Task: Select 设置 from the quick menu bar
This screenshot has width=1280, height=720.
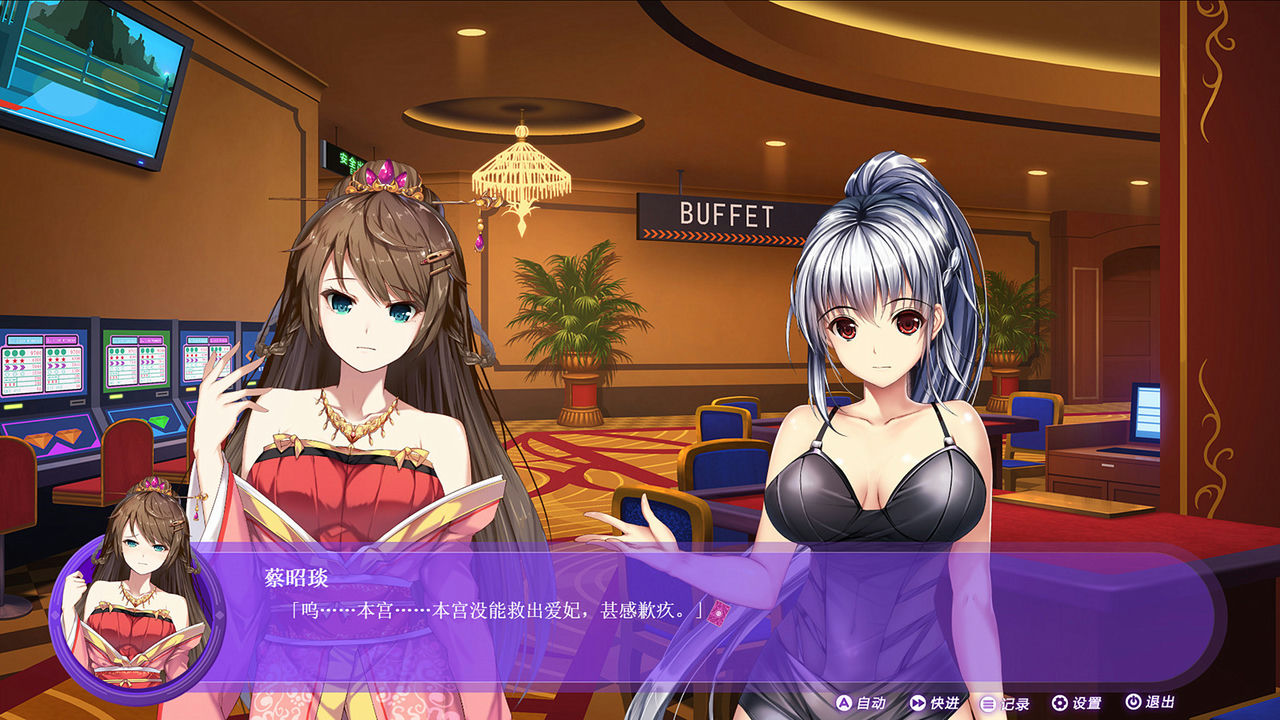Action: click(x=1086, y=705)
